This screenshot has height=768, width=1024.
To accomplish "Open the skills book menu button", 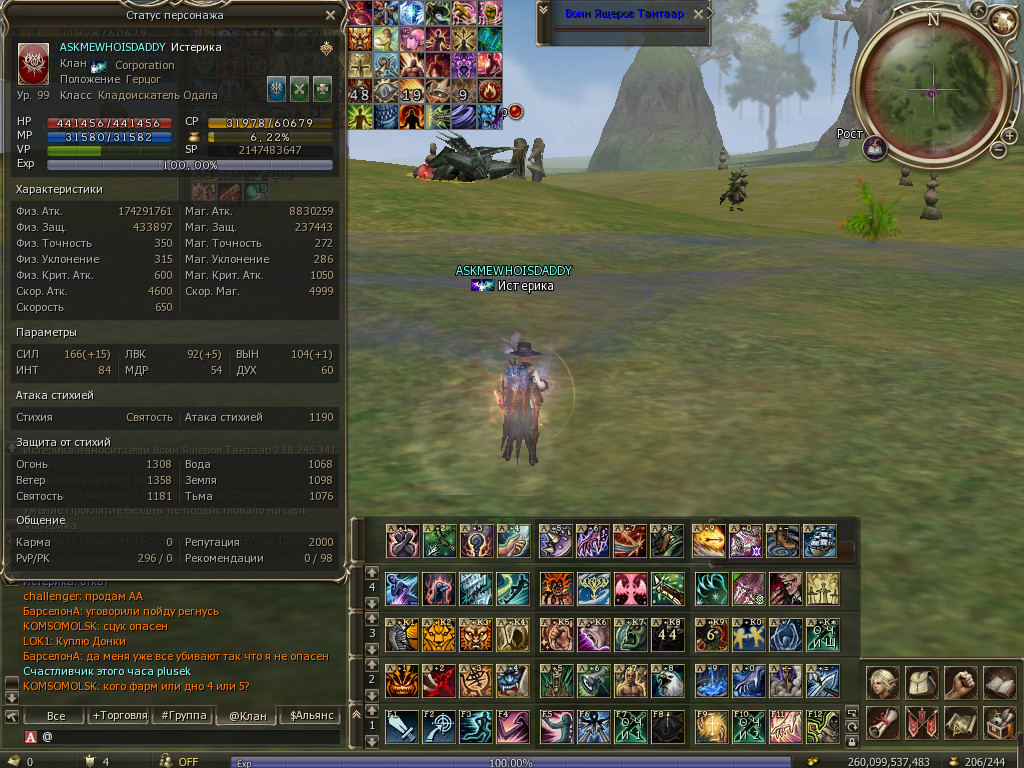I will point(999,682).
